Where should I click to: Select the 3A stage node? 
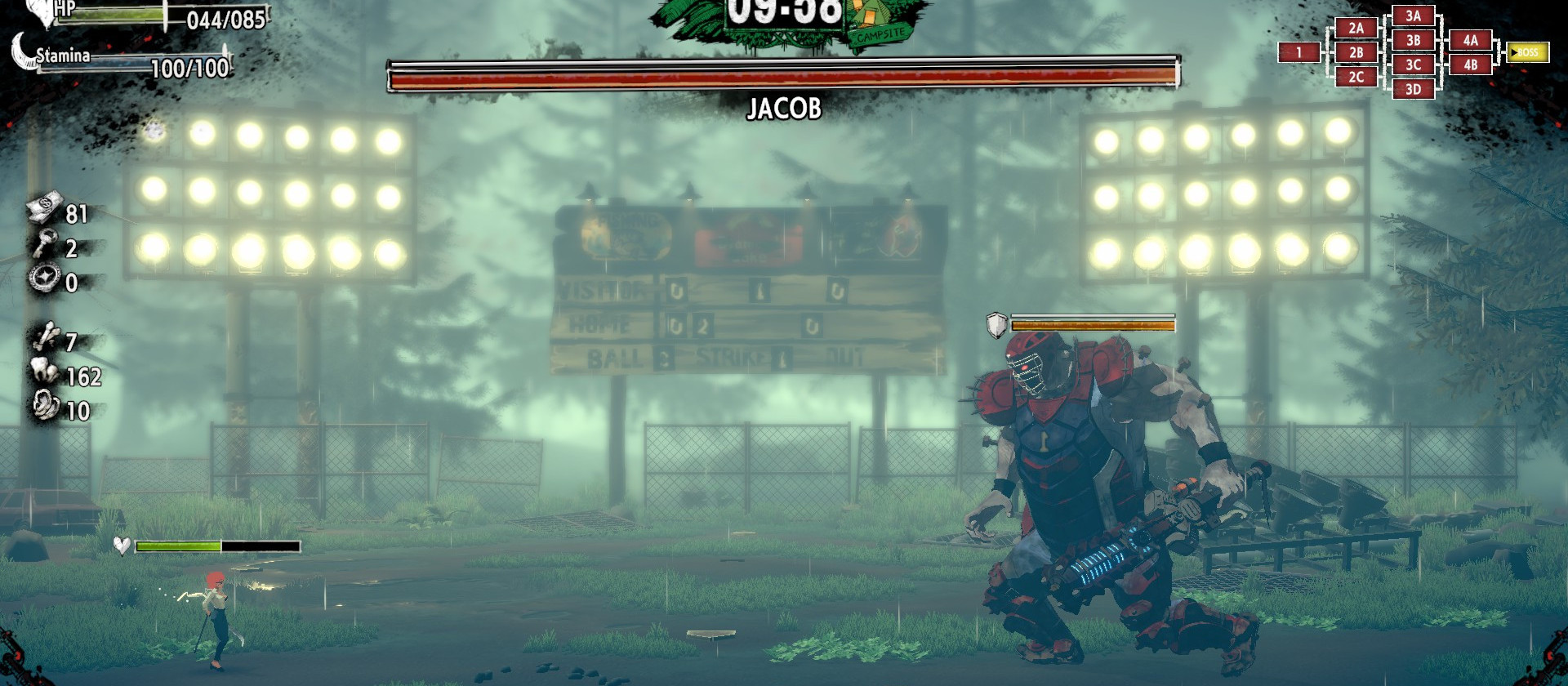(x=1413, y=16)
